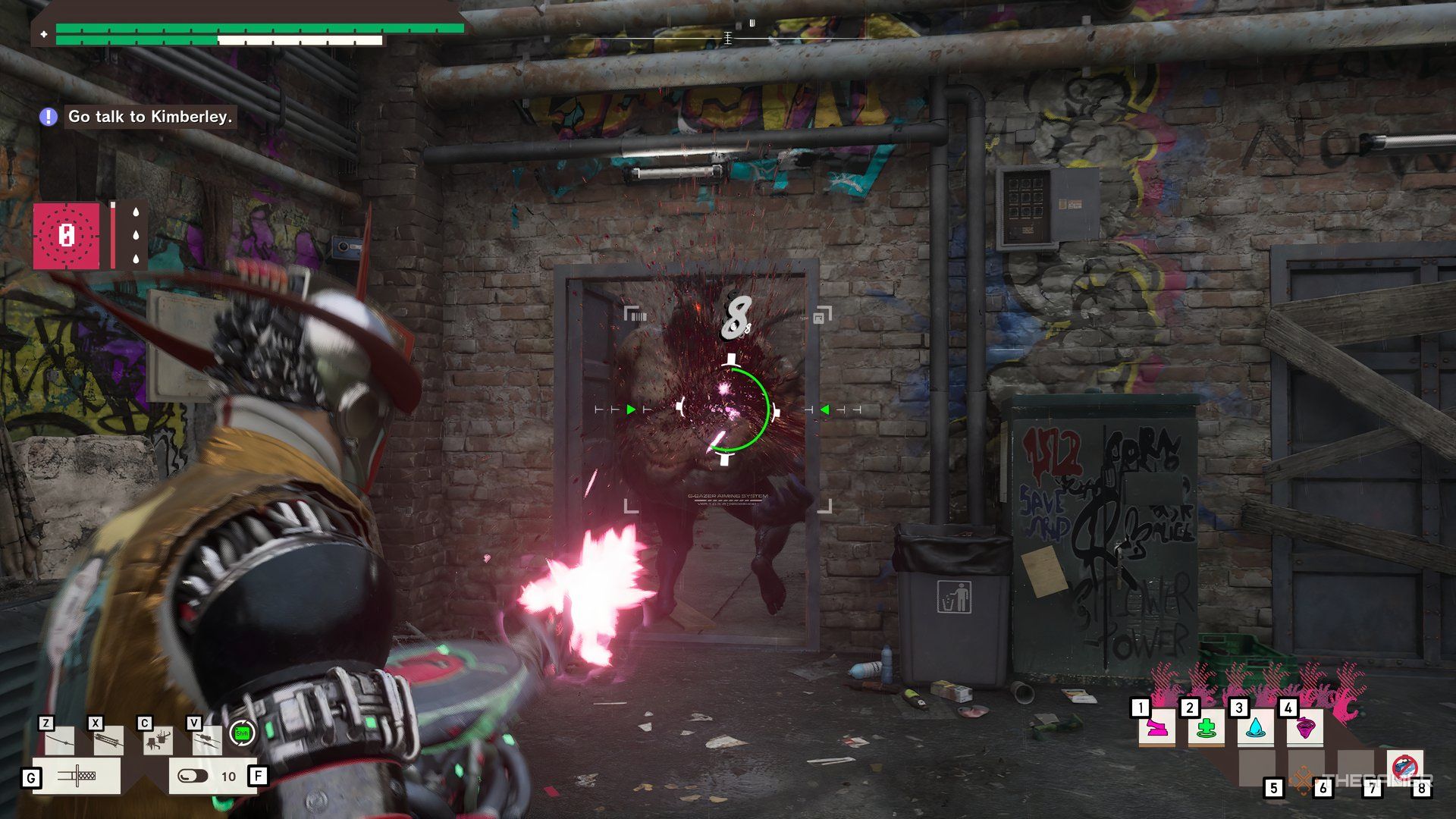The width and height of the screenshot is (1456, 819).
Task: Click the green weapon swap cycle icon
Action: pyautogui.click(x=242, y=733)
